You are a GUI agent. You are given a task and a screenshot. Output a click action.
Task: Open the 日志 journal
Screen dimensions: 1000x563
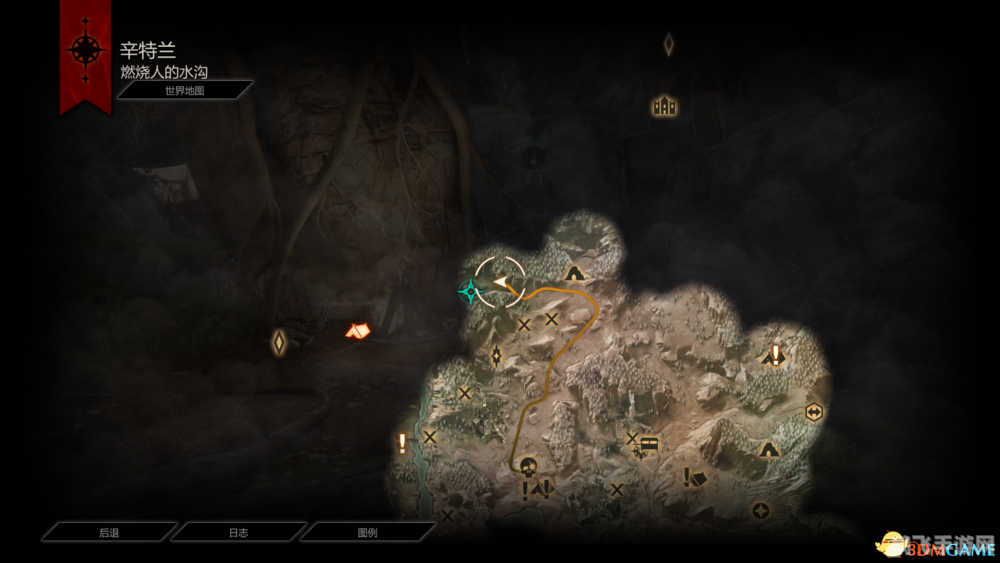(238, 533)
